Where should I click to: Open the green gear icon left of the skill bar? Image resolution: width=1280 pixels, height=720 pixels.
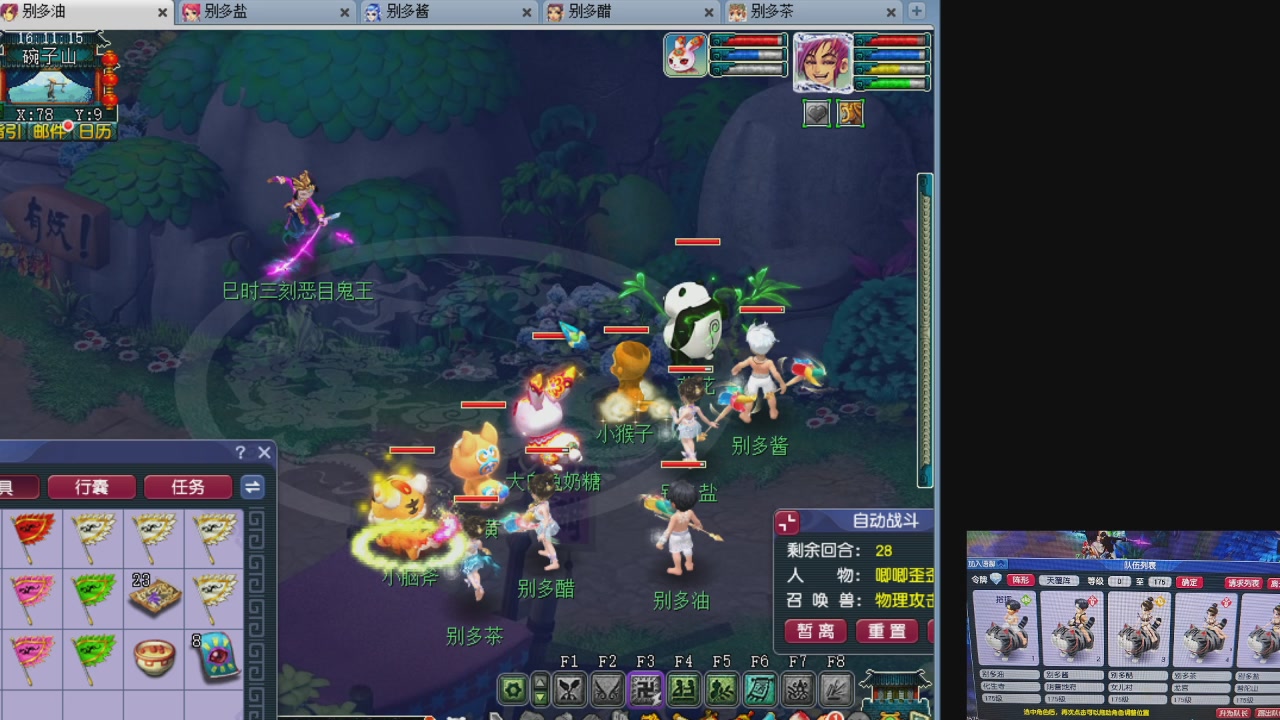pos(511,687)
